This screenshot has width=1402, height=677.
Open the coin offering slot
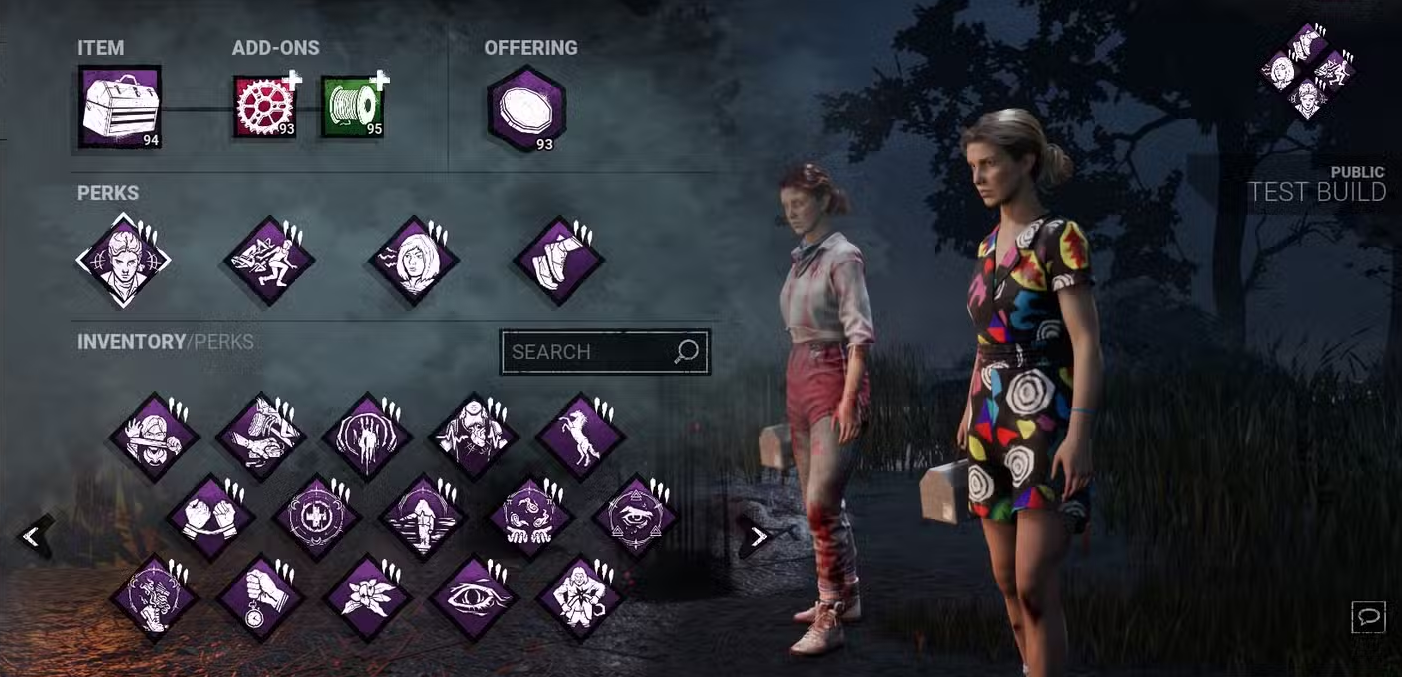tap(526, 109)
